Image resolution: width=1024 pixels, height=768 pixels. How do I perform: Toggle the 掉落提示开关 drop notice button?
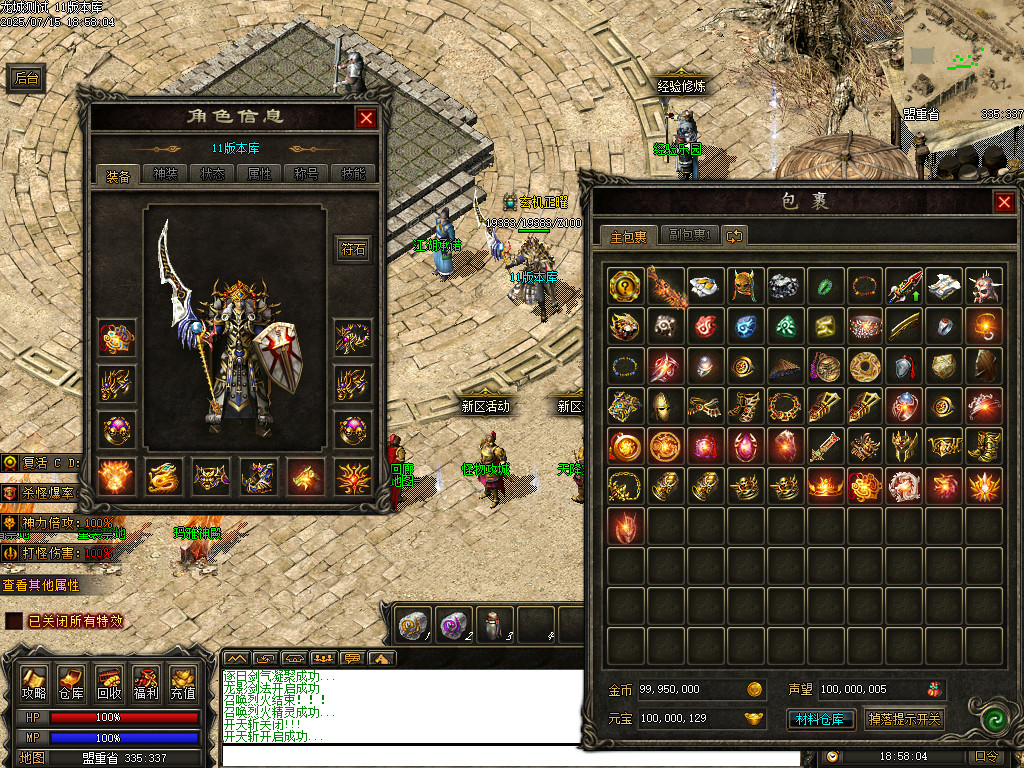(904, 719)
